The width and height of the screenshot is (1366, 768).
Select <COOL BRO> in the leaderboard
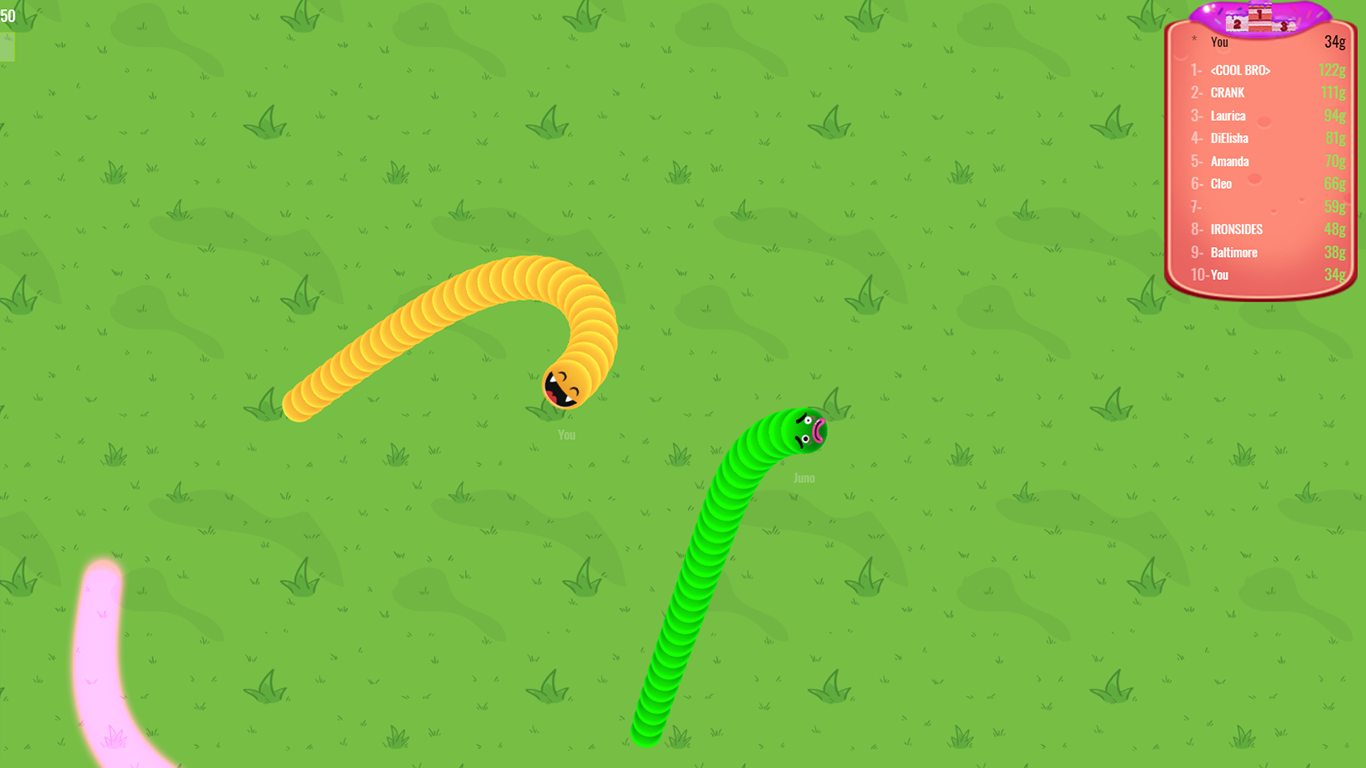pos(1240,70)
